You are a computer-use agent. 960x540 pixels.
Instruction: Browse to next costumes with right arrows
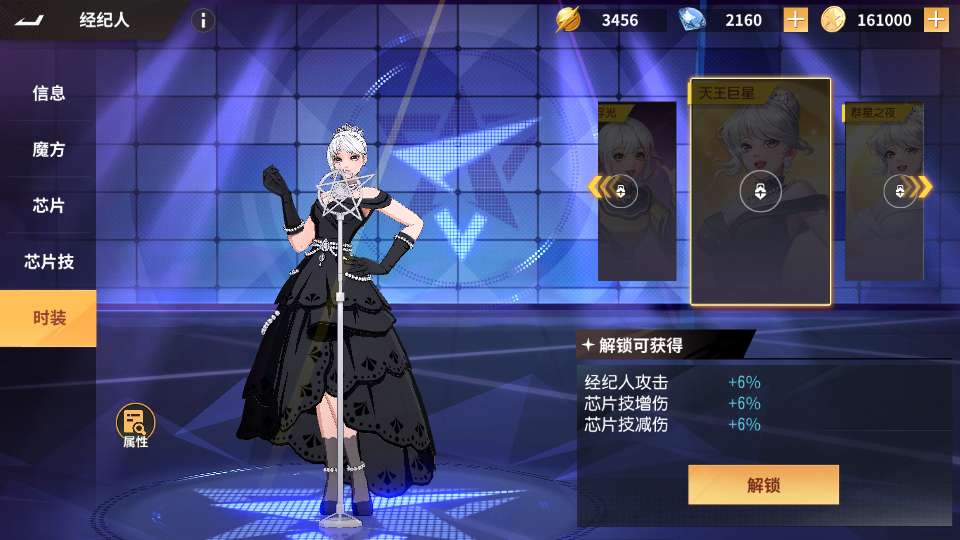(924, 187)
